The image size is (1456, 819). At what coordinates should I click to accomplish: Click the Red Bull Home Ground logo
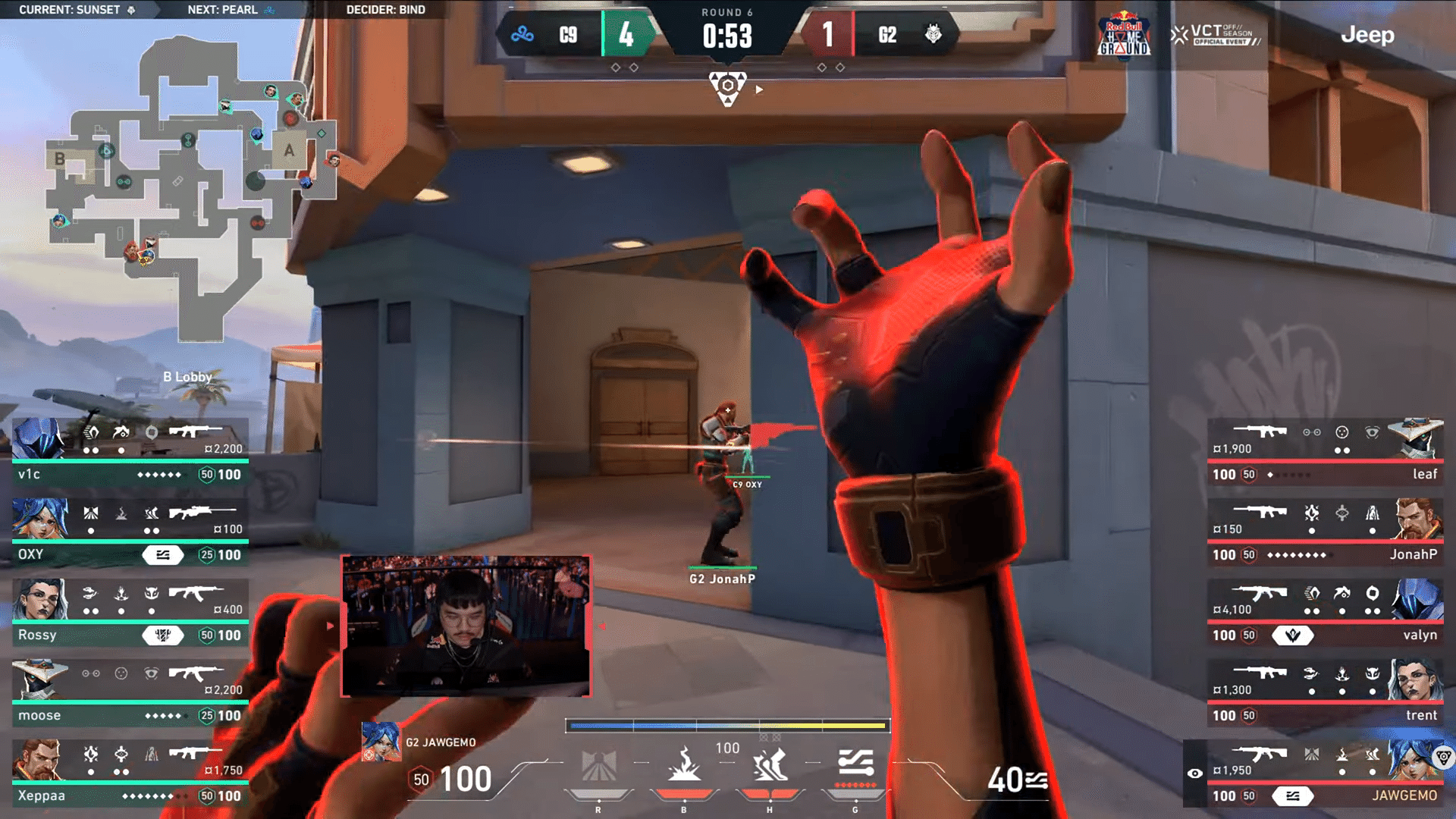click(1124, 34)
